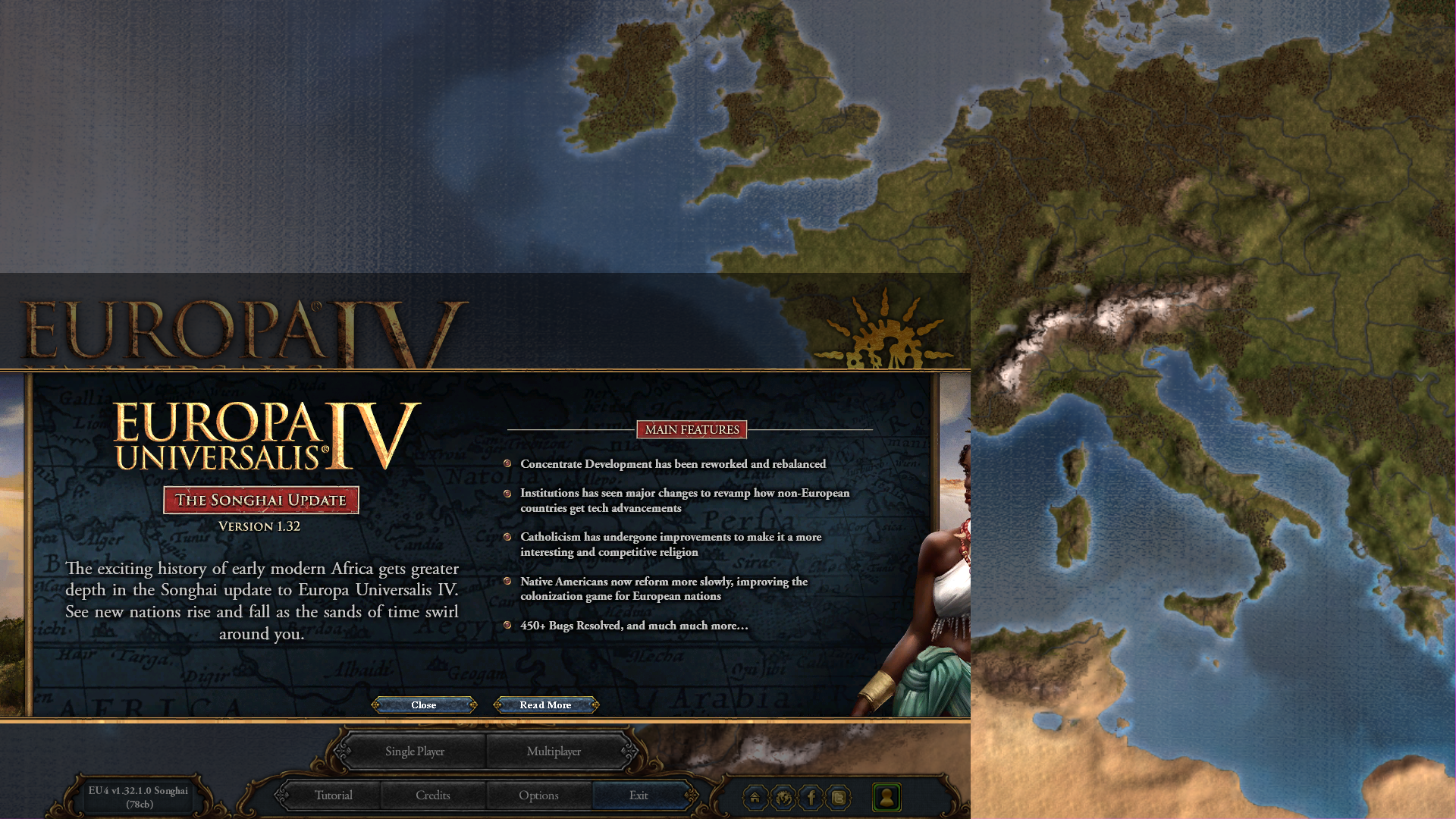Click the golden Songhai sun emblem
Screen dimensions: 1456x819
click(886, 335)
